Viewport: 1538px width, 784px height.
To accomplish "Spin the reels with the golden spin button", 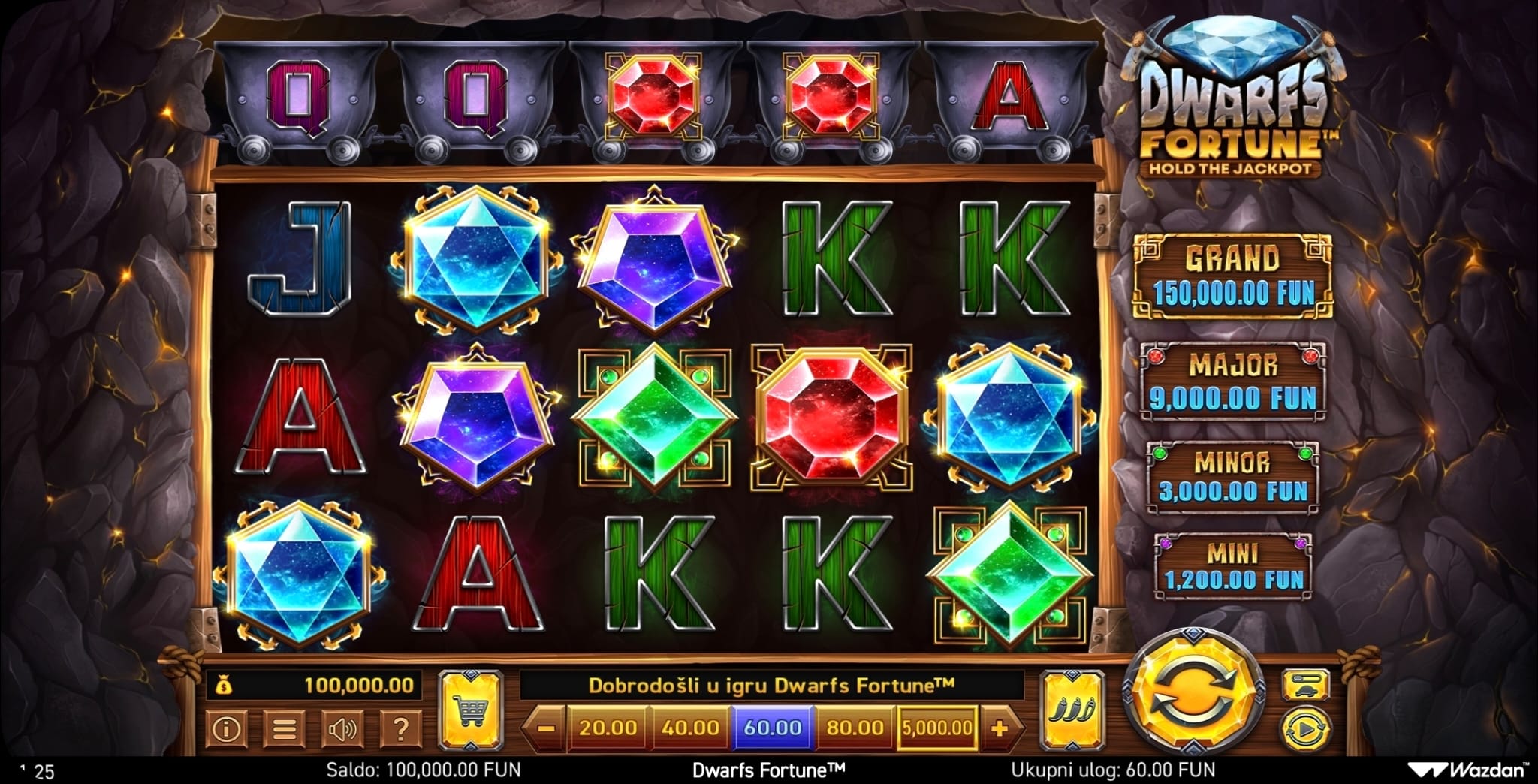I will (x=1193, y=694).
